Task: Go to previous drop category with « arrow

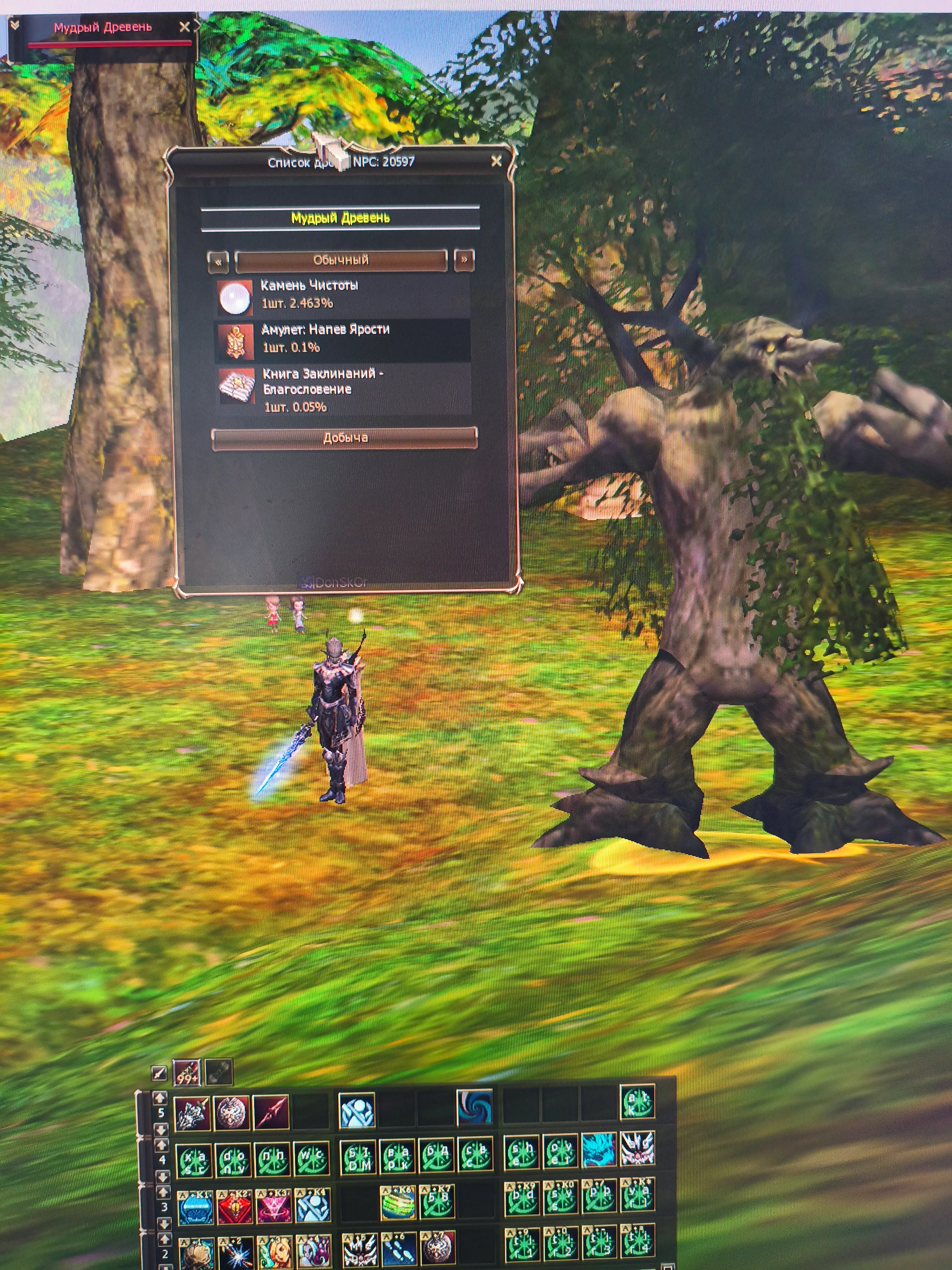Action: click(x=218, y=262)
